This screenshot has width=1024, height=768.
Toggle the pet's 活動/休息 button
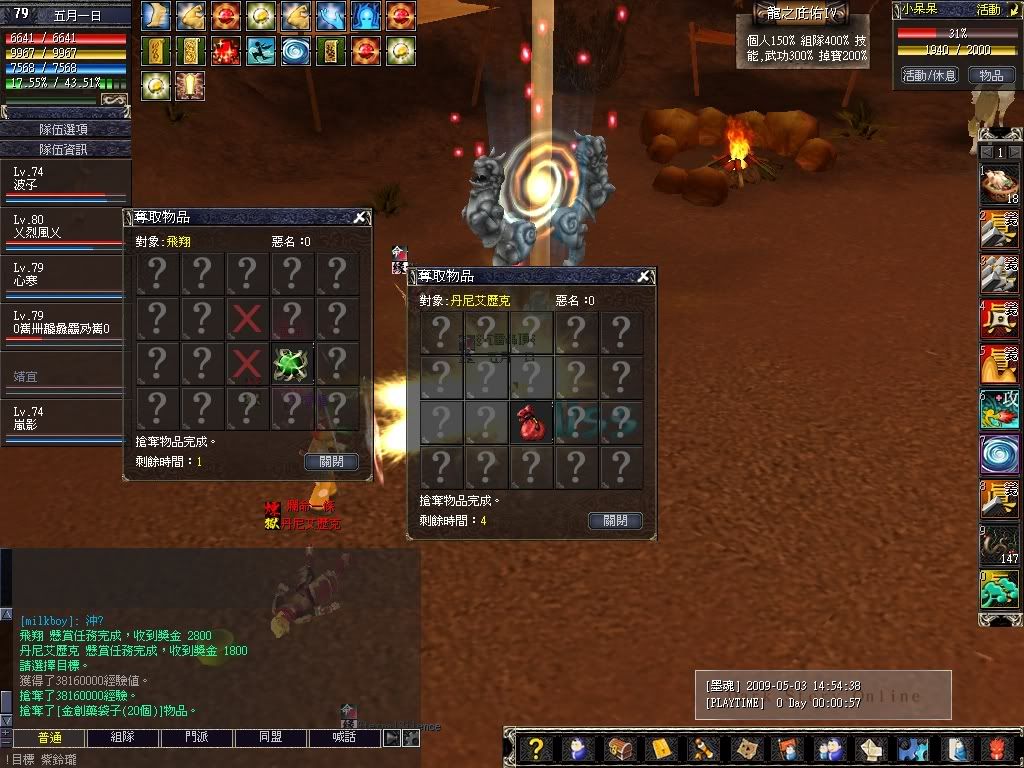(x=929, y=75)
